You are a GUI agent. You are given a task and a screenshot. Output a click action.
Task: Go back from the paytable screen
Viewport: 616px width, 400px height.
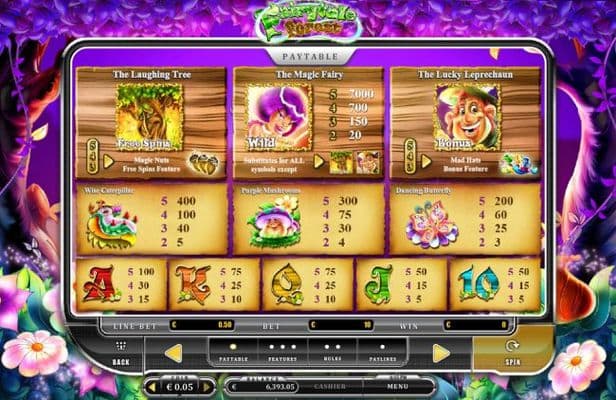(121, 353)
